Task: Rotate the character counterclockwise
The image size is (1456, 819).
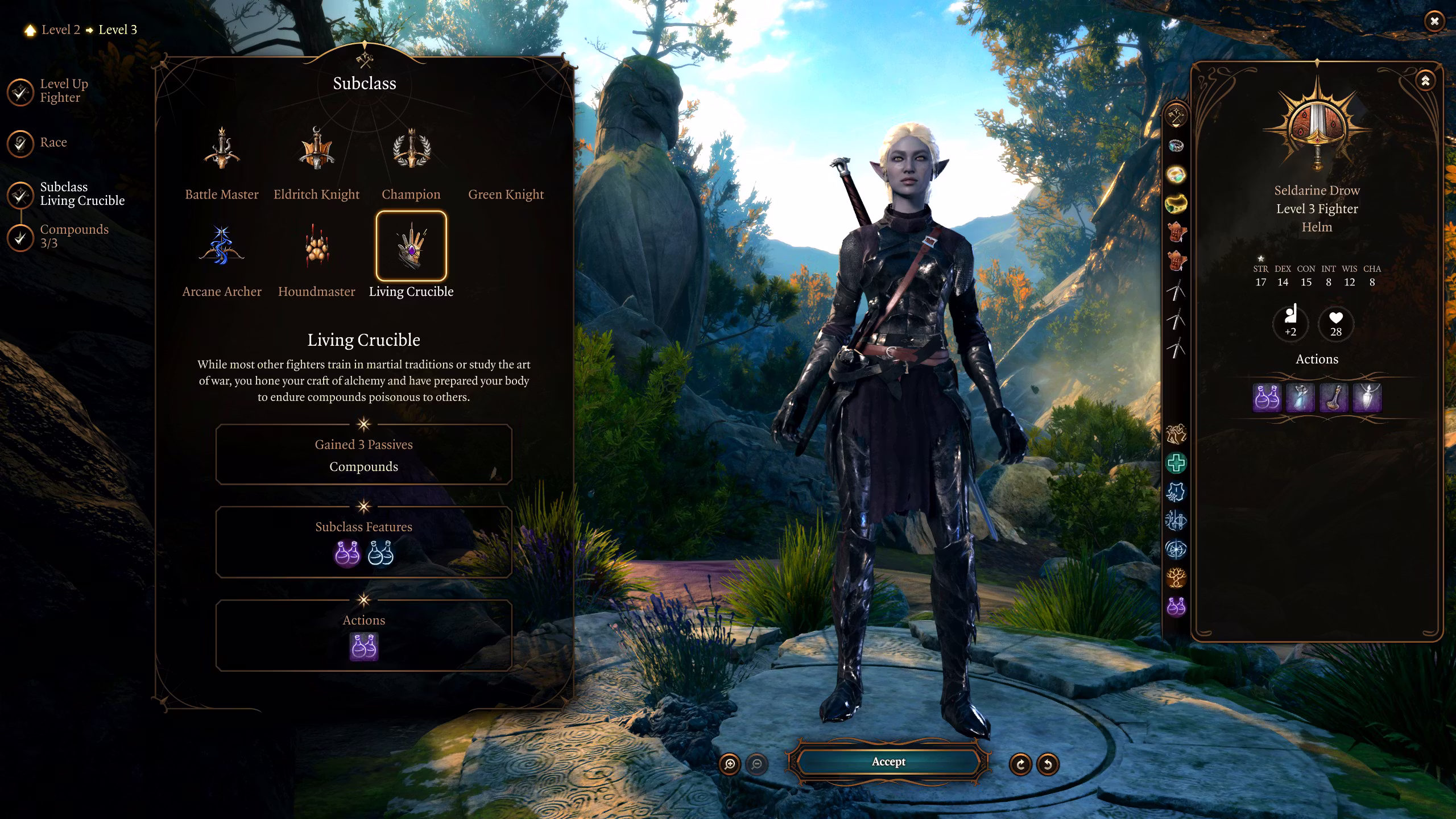Action: (1048, 764)
